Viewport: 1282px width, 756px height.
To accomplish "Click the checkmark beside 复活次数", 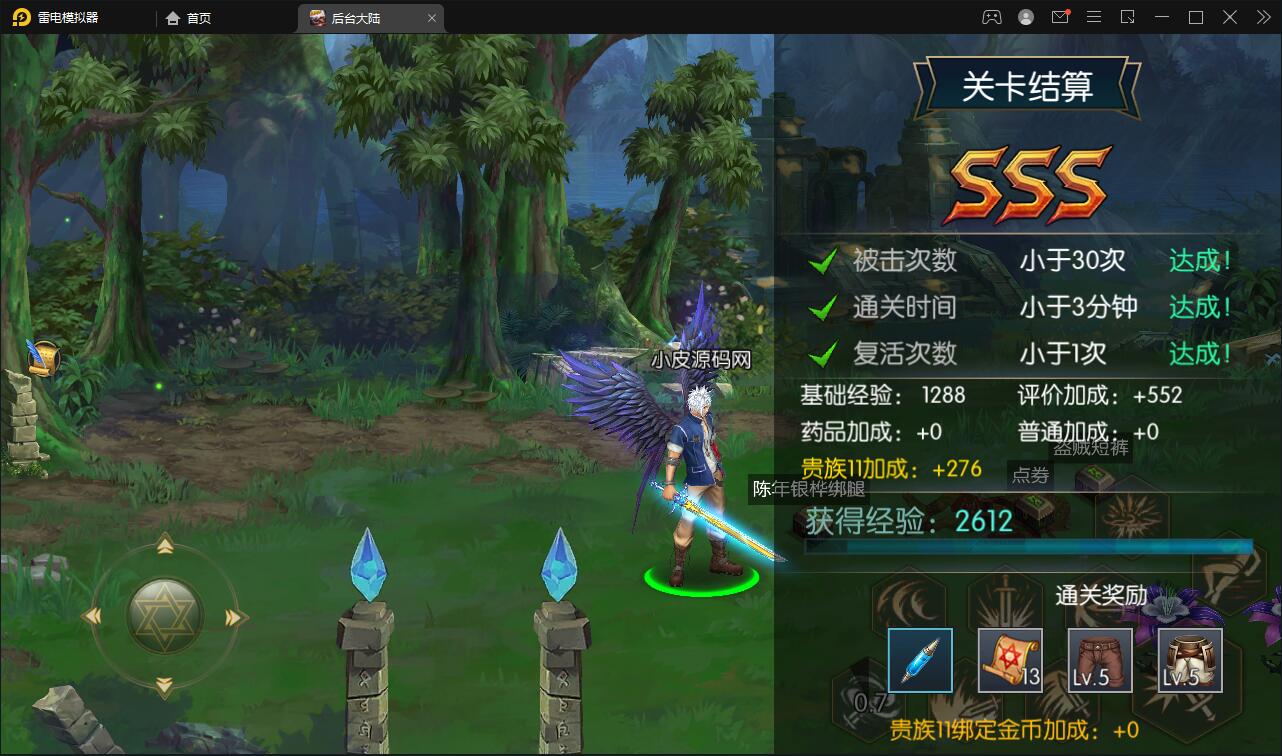I will (x=823, y=352).
